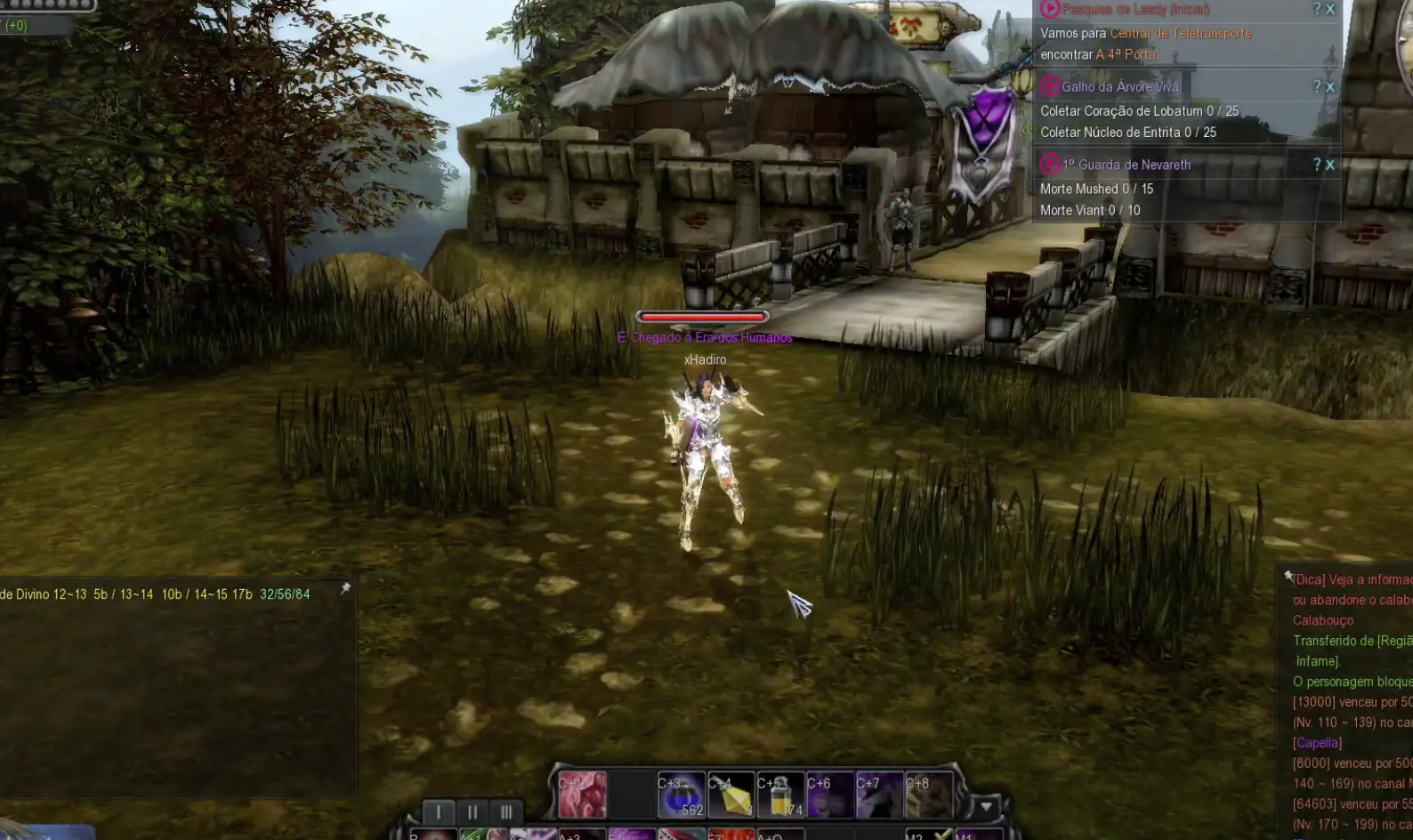1413x840 pixels.
Task: Switch to hotbar tab III
Action: click(x=505, y=812)
